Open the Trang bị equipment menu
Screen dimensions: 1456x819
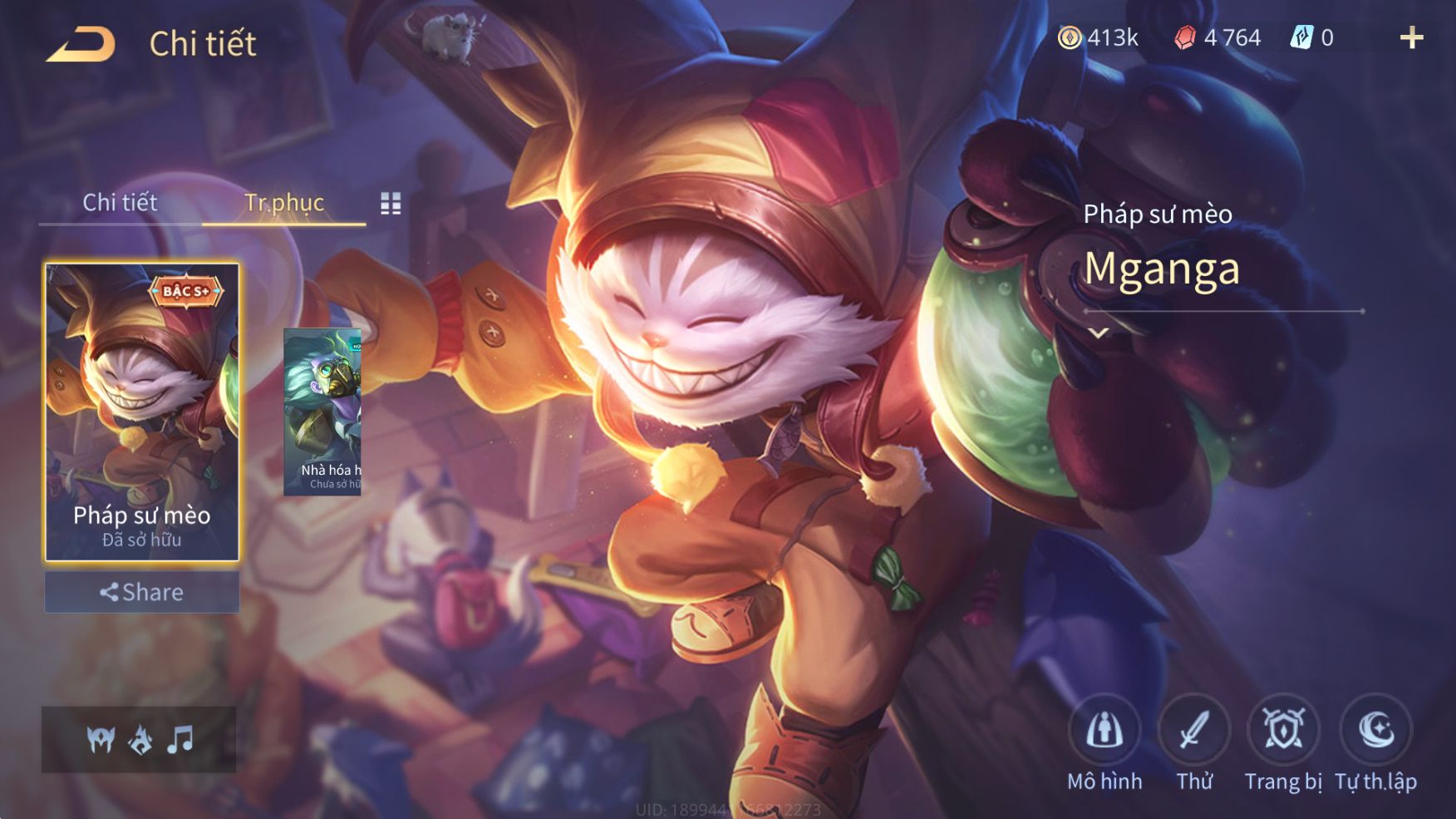pos(1283,730)
